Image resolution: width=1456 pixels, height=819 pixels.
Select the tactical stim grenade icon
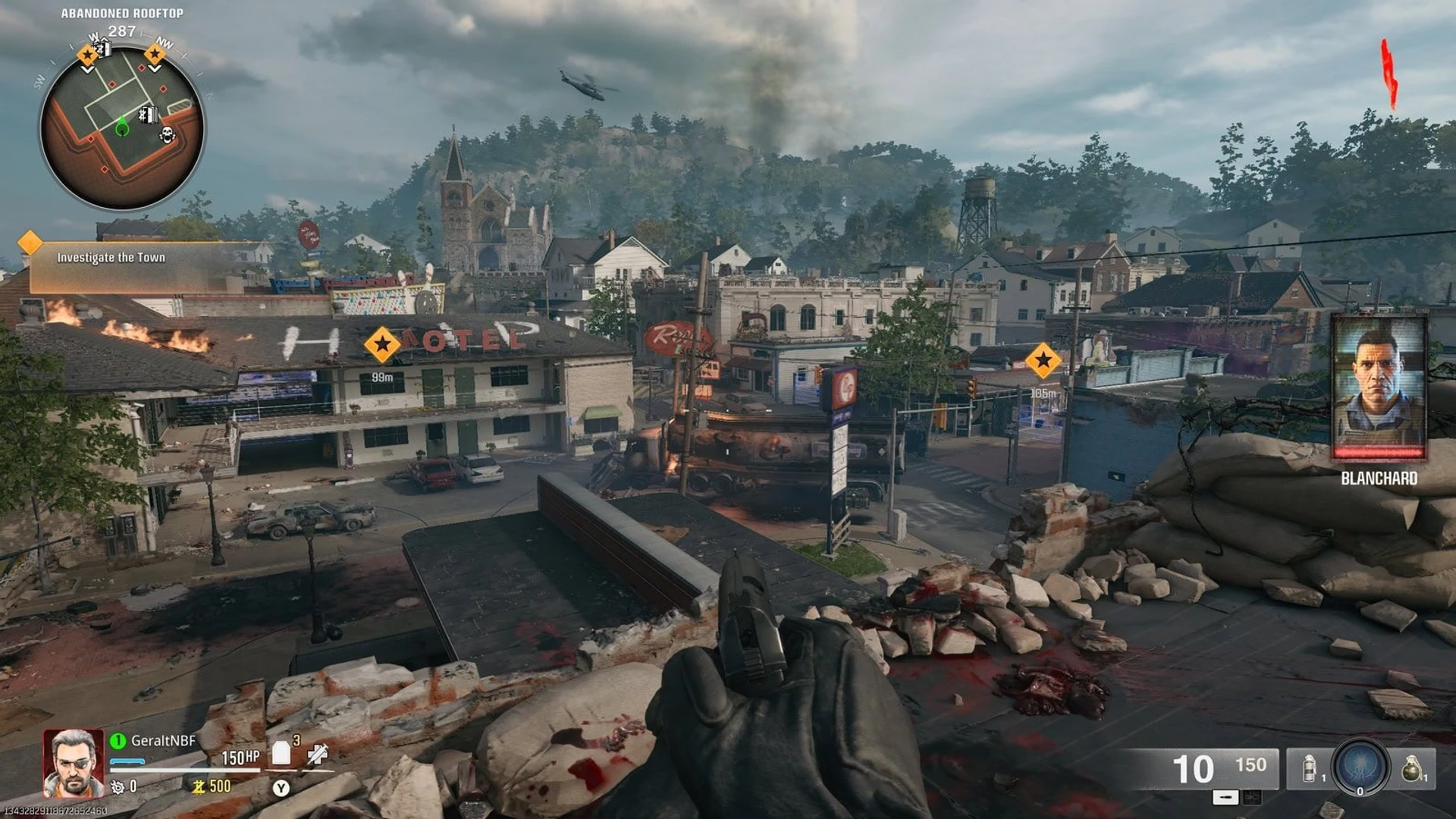pos(1309,768)
